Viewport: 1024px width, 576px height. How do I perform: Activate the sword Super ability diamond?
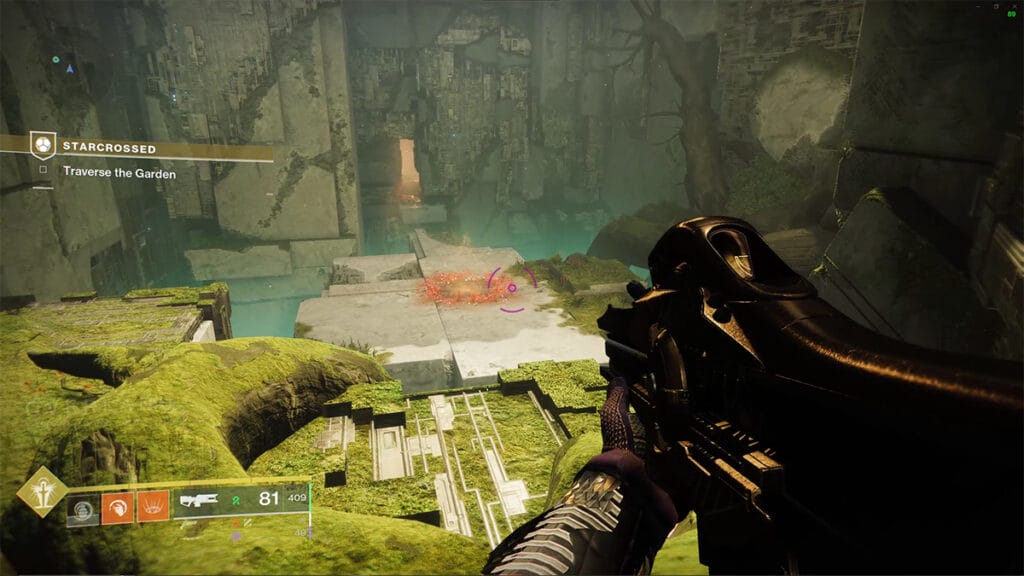(42, 491)
